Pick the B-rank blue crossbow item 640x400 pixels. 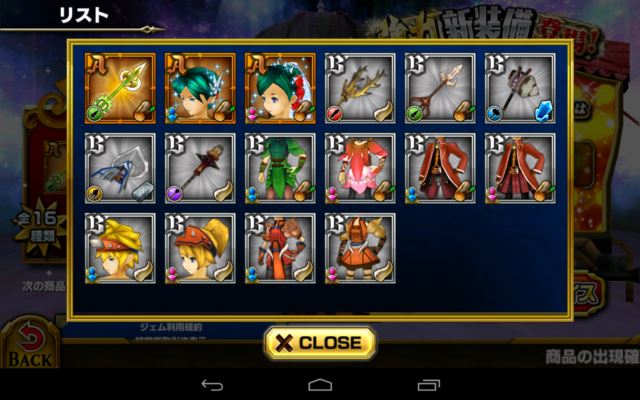(120, 168)
